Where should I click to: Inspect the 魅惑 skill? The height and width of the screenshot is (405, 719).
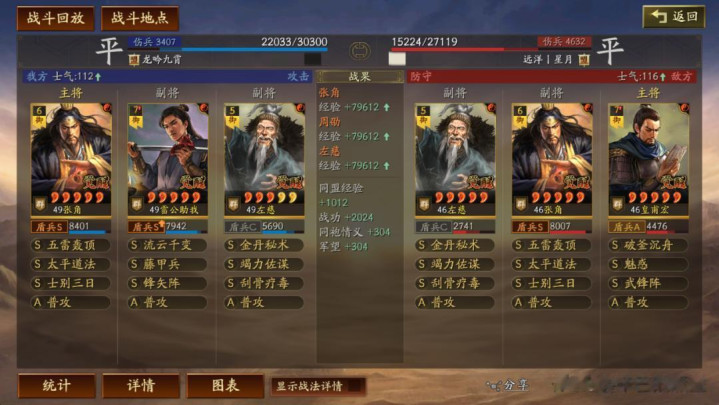(x=648, y=264)
